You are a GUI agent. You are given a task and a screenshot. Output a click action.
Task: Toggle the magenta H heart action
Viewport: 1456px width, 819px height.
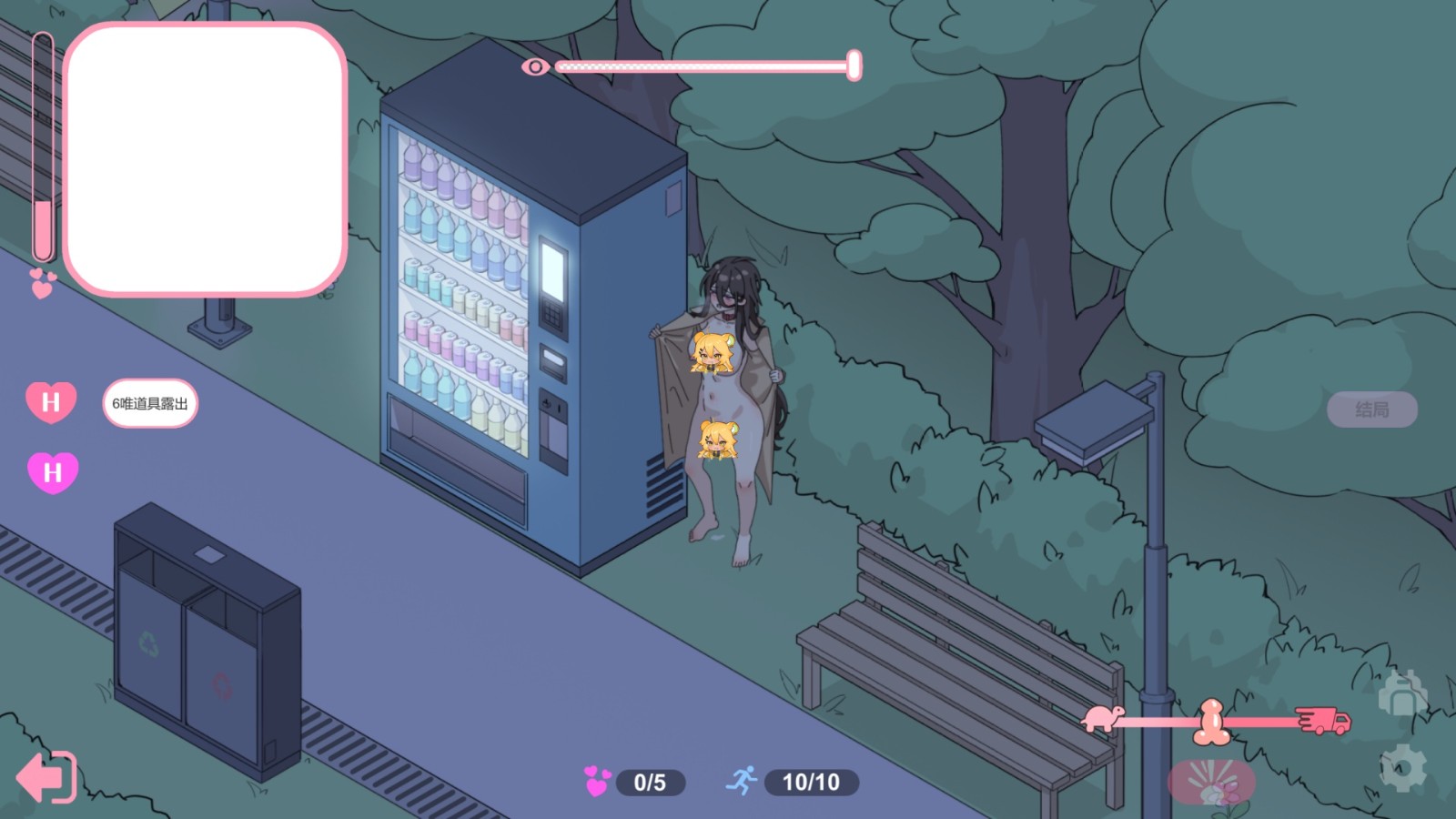52,472
